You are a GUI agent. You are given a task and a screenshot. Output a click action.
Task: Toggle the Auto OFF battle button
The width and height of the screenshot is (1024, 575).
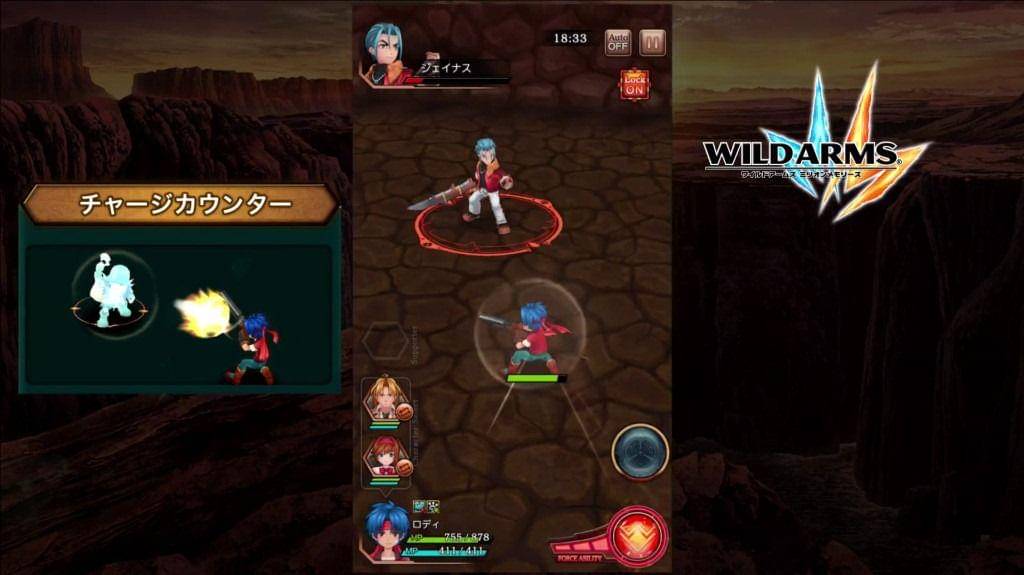tap(618, 42)
